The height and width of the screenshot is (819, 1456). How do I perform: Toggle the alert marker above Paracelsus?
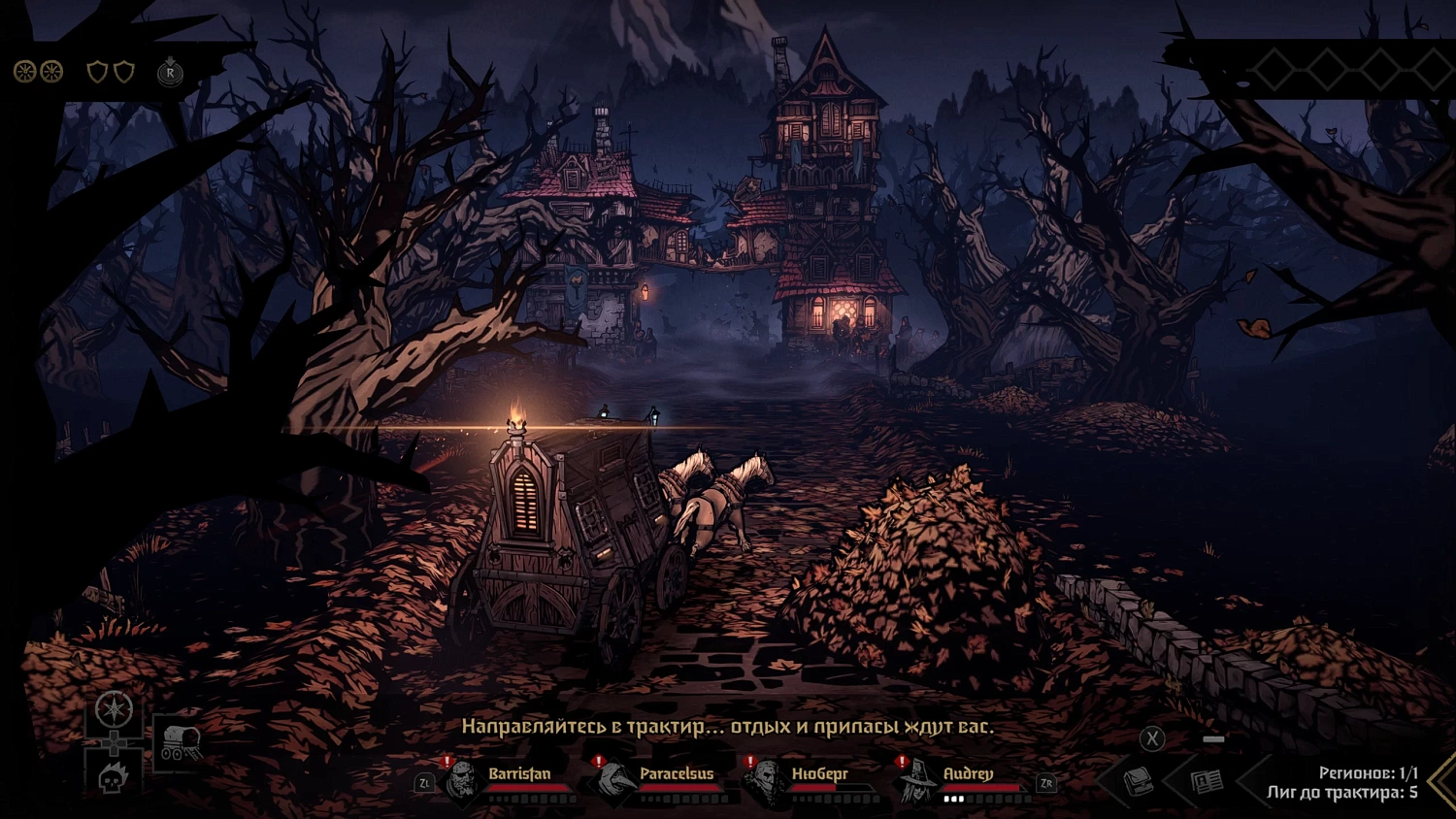598,763
